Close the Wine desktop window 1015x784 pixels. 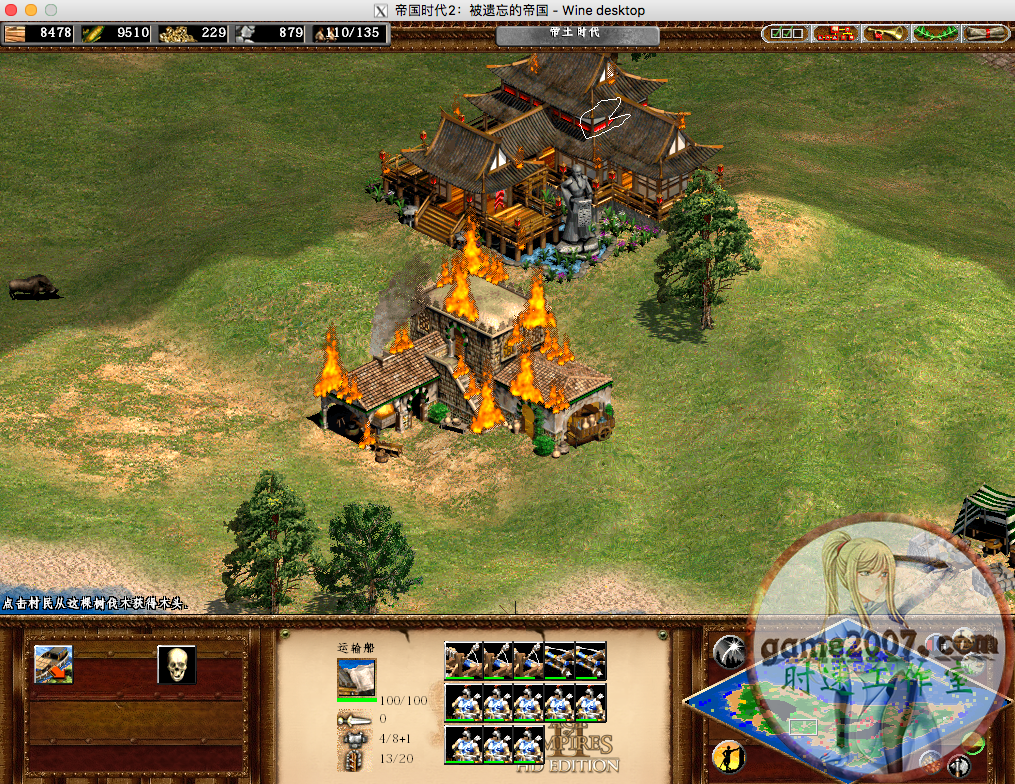(12, 10)
